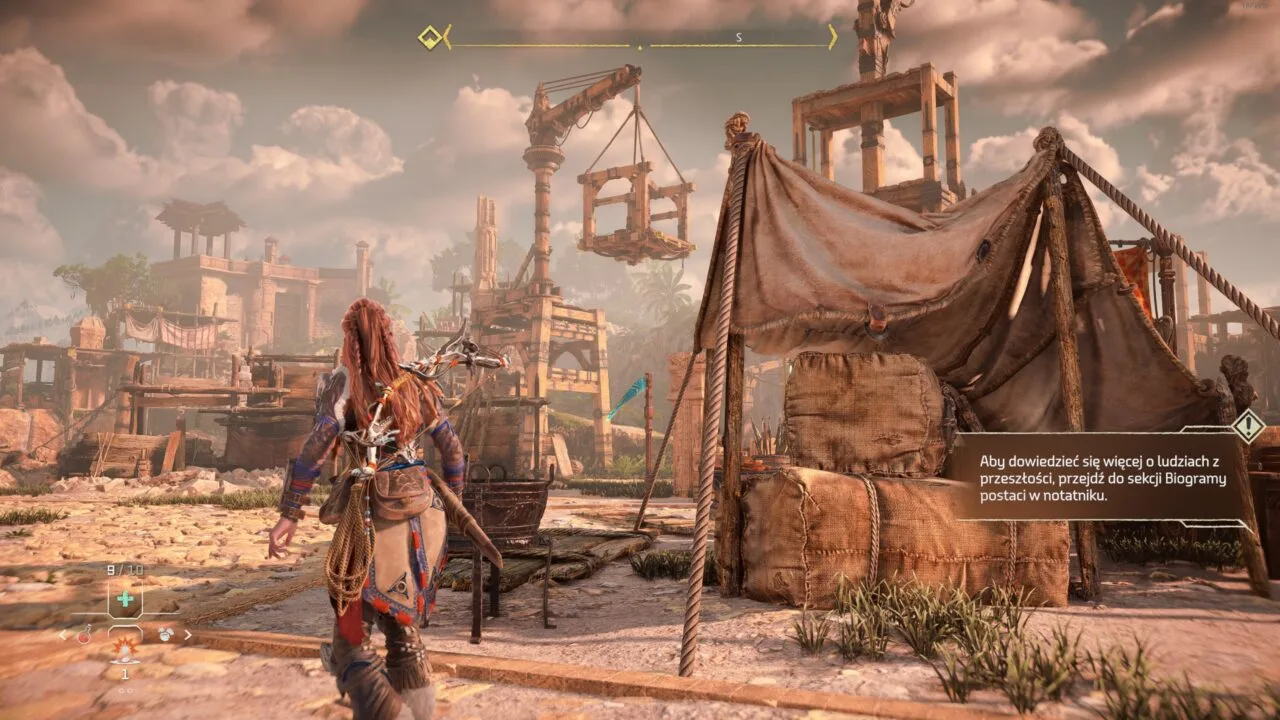Screen dimensions: 1280x720
Task: Select the green medicine pouch slot
Action: click(125, 599)
